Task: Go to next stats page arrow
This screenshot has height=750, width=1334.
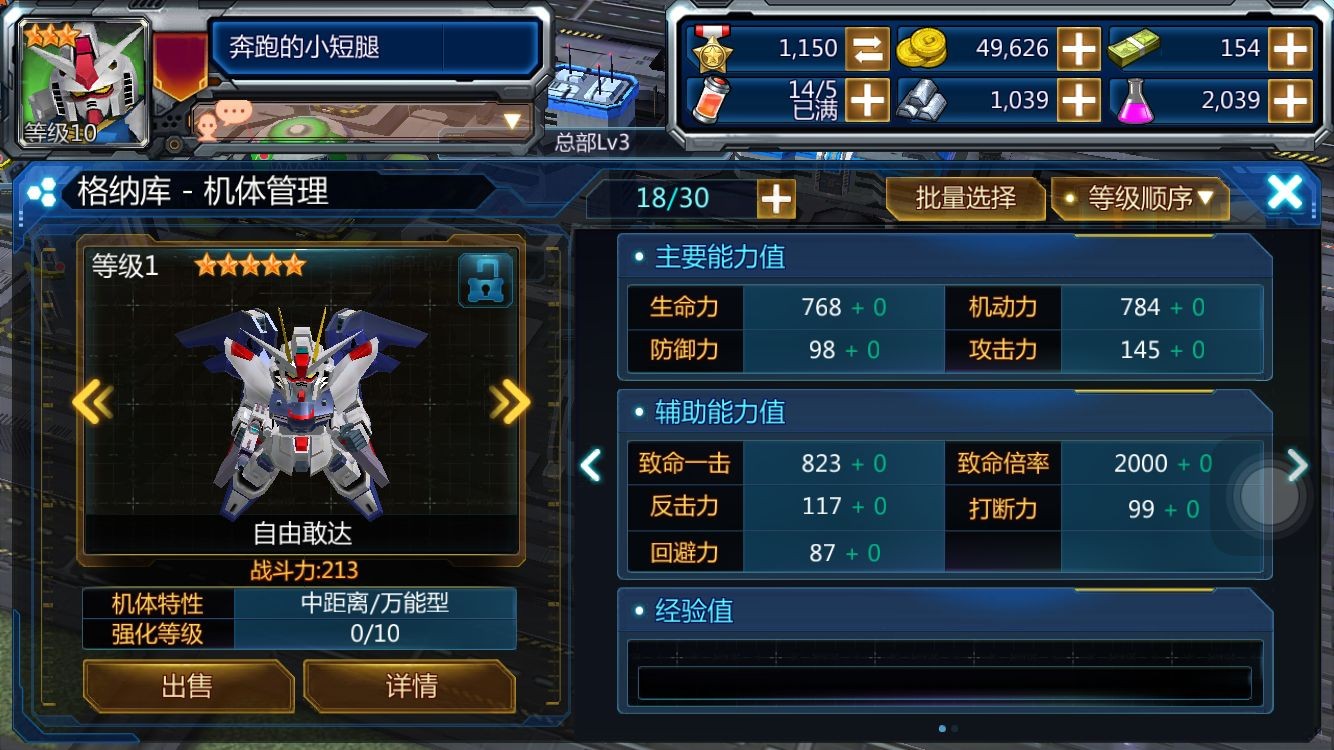Action: (1297, 464)
